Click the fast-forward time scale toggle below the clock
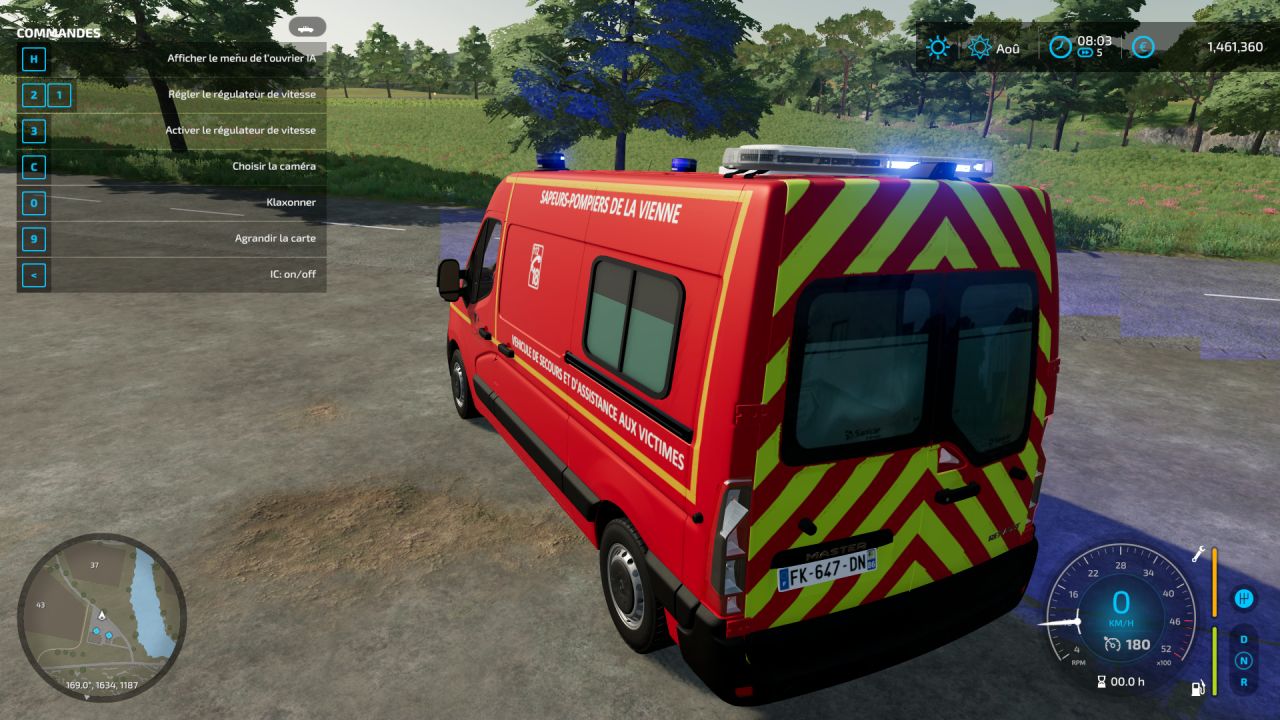This screenshot has width=1280, height=720. (1086, 53)
